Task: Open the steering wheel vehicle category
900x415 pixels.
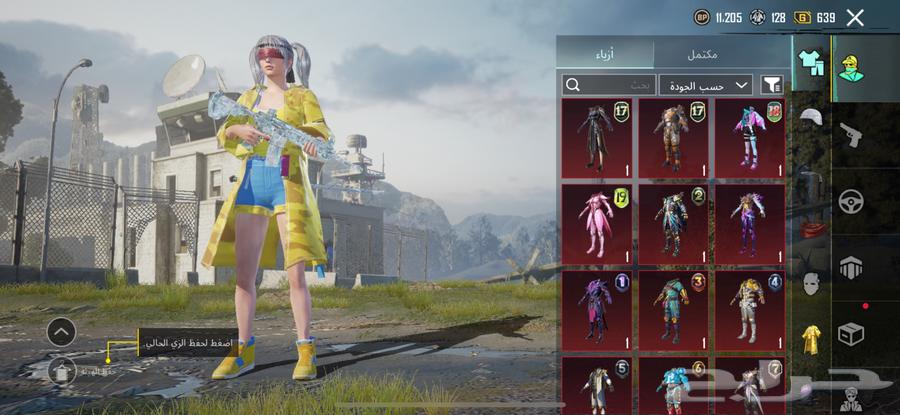Action: tap(852, 200)
